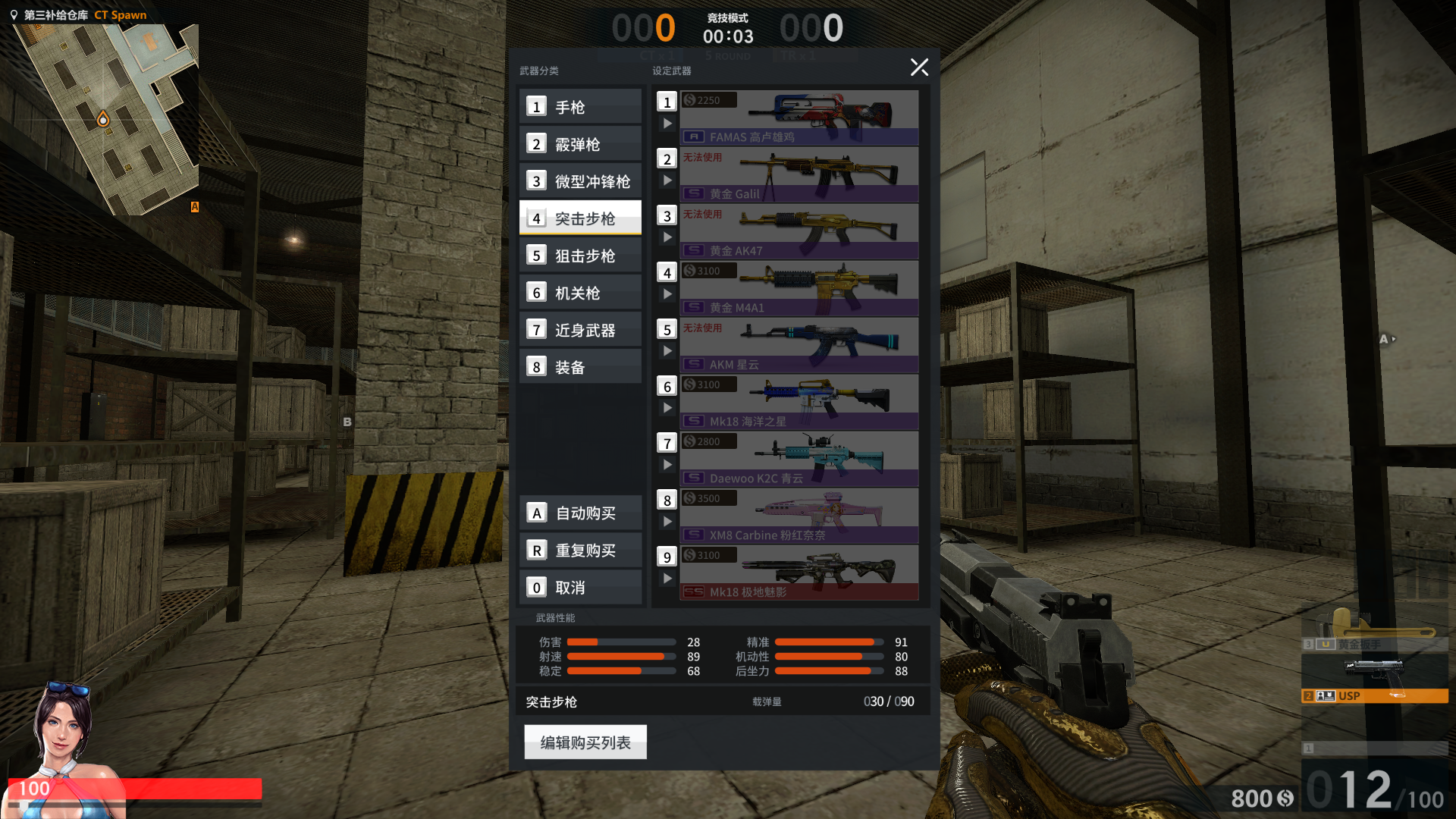Open the 装备 equipment category
1456x819 pixels.
[x=580, y=367]
